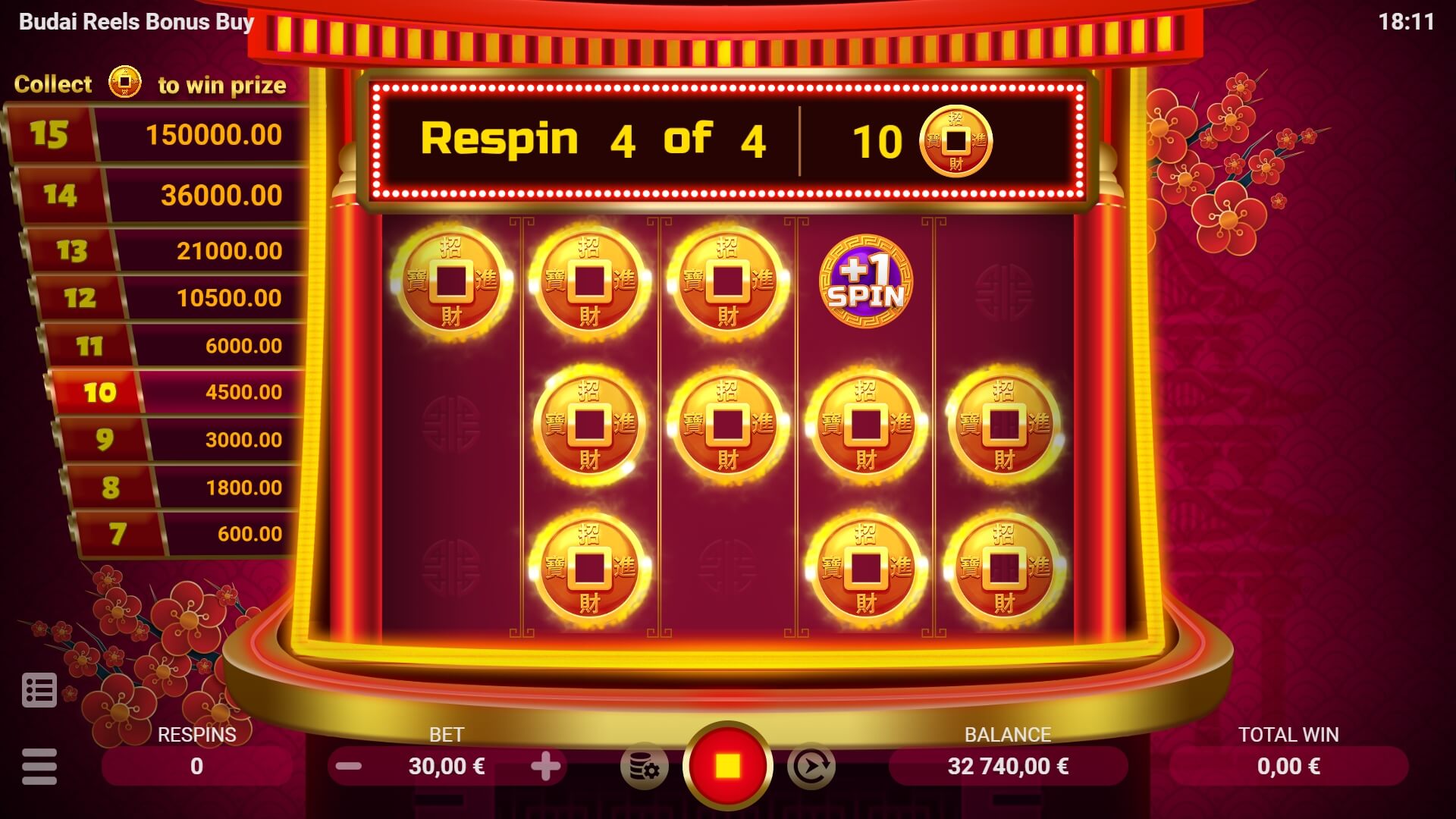The width and height of the screenshot is (1456, 819).
Task: Decrease the bet with the minus button
Action: (x=348, y=766)
